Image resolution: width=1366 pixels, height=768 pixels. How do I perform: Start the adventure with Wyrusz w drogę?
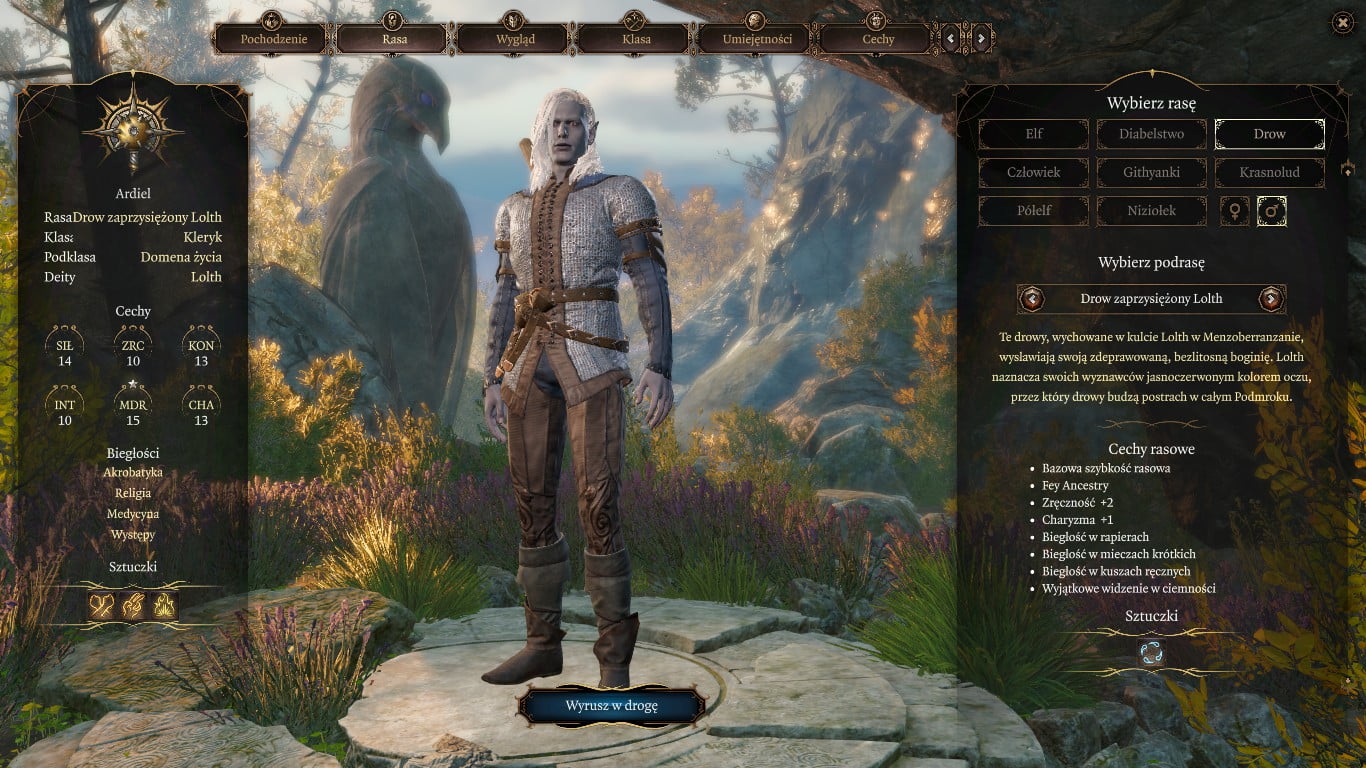[611, 705]
